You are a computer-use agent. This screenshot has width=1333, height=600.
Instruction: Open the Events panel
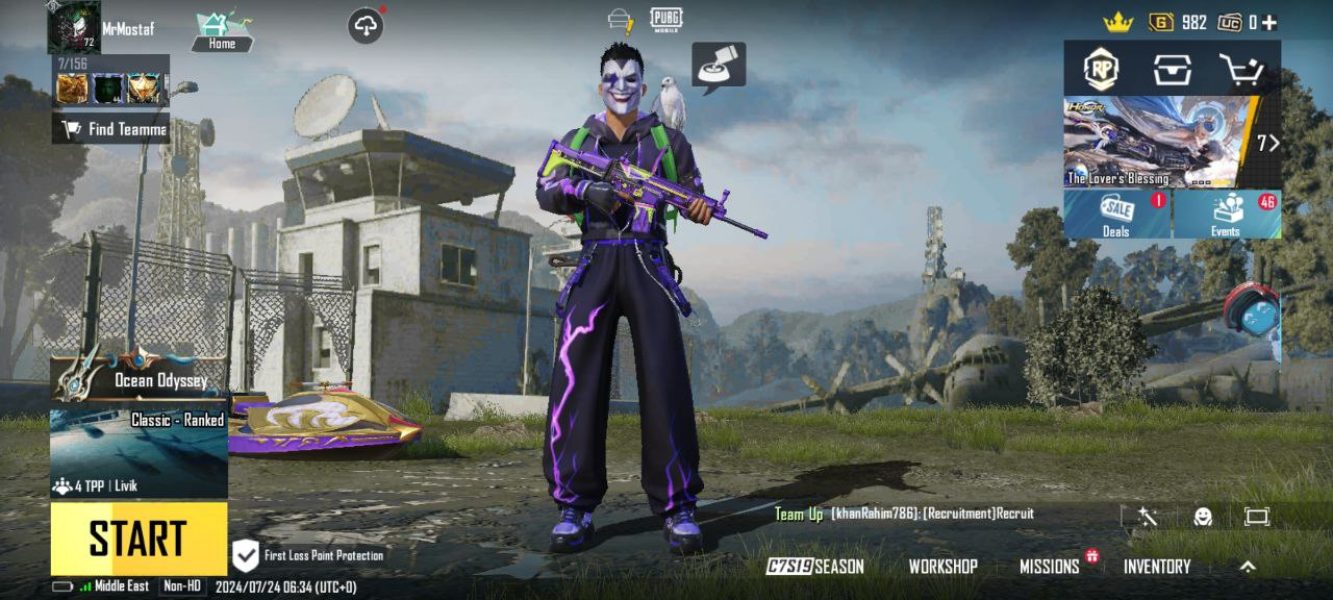point(1227,214)
